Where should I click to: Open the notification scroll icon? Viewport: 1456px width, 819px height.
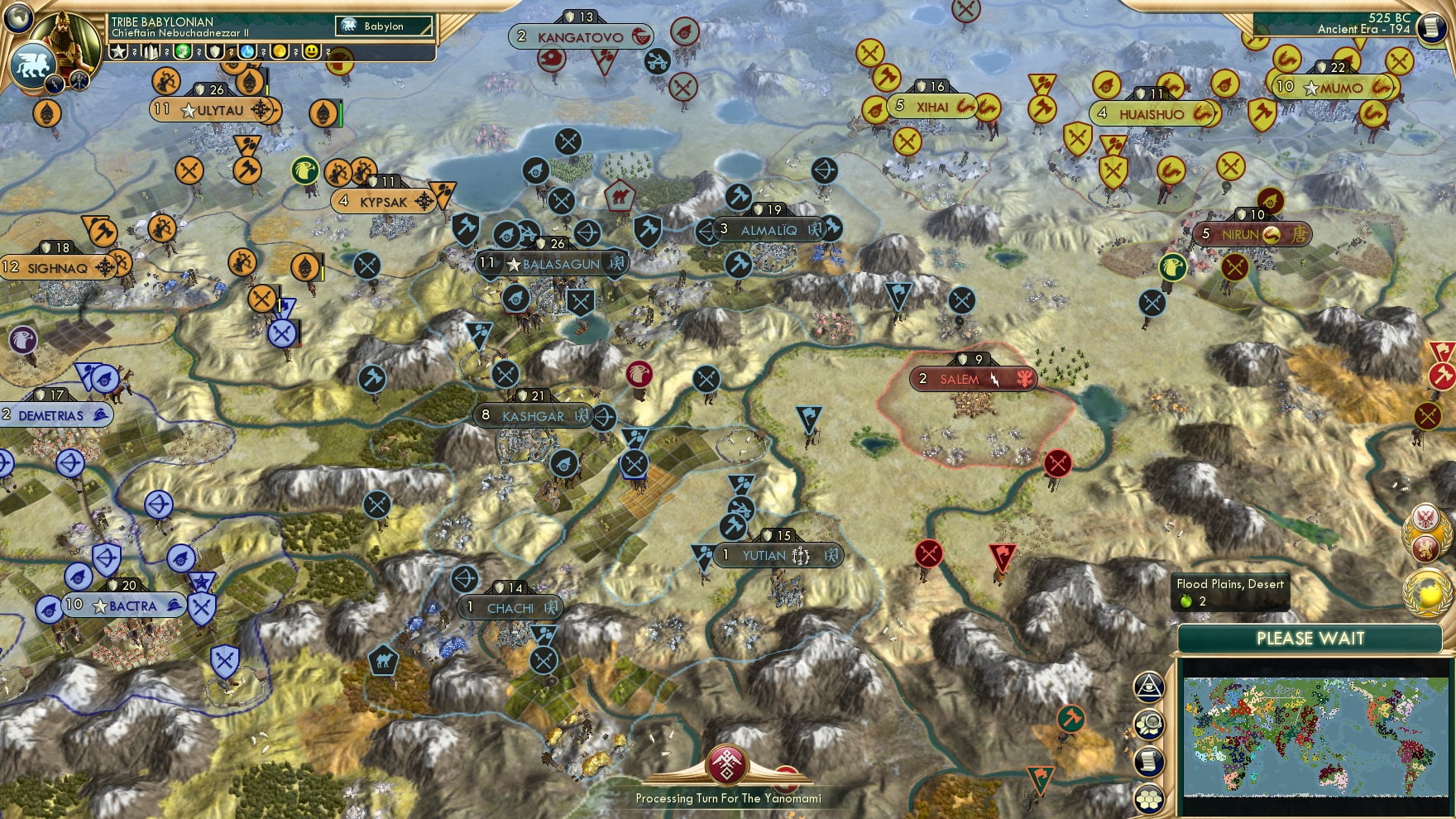[1148, 759]
